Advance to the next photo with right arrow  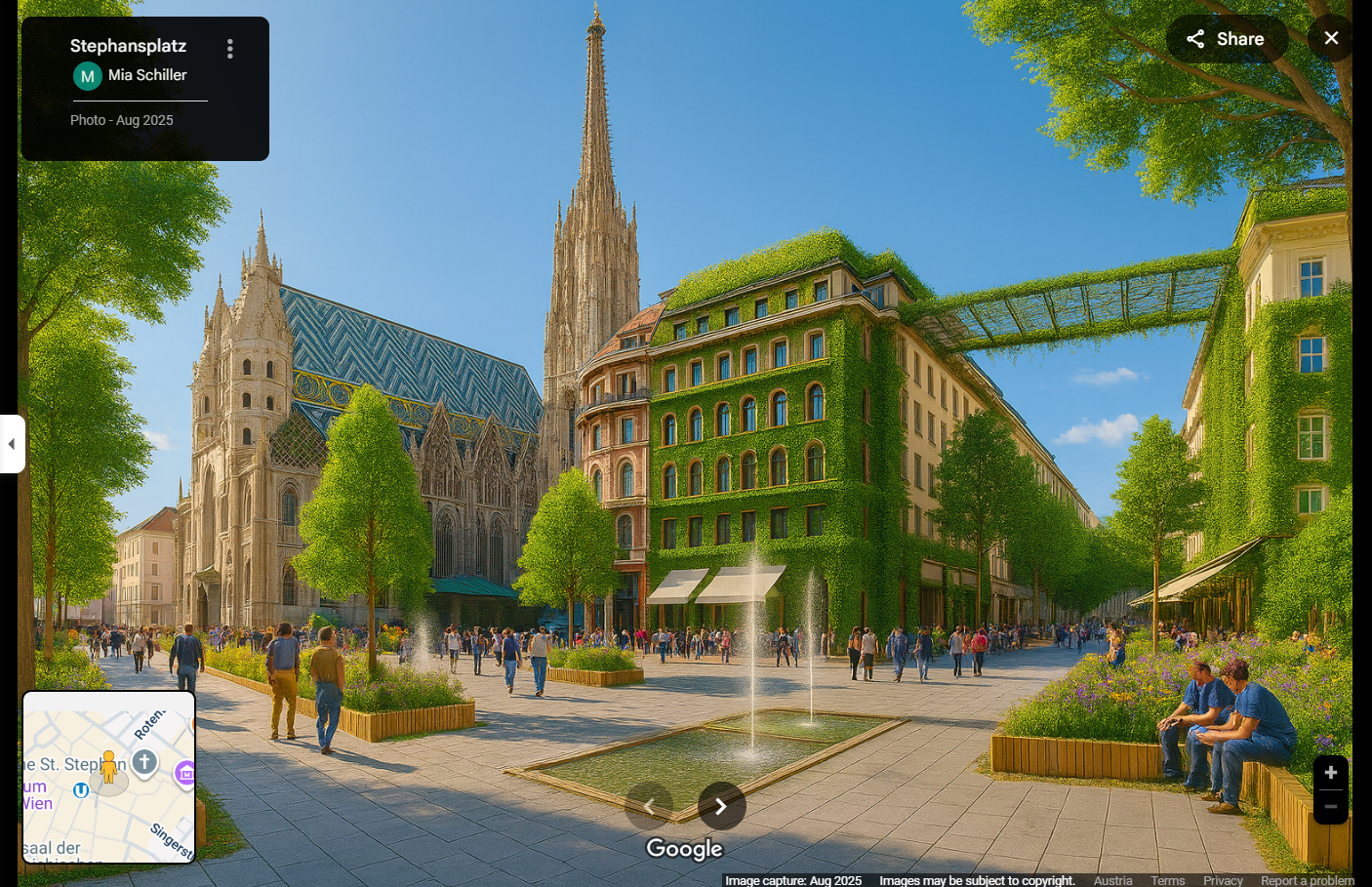coord(721,806)
